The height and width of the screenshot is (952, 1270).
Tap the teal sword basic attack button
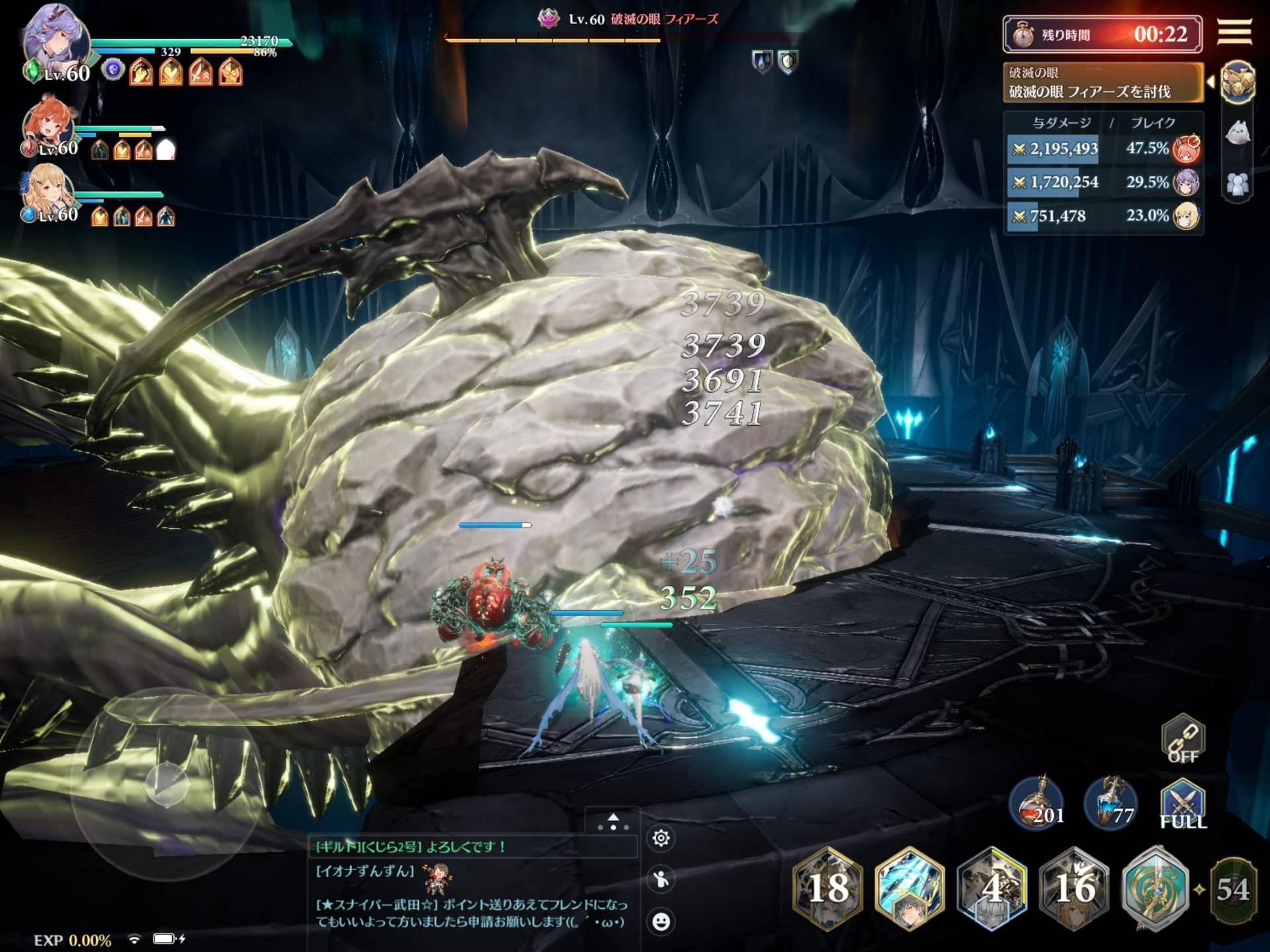click(x=1156, y=889)
